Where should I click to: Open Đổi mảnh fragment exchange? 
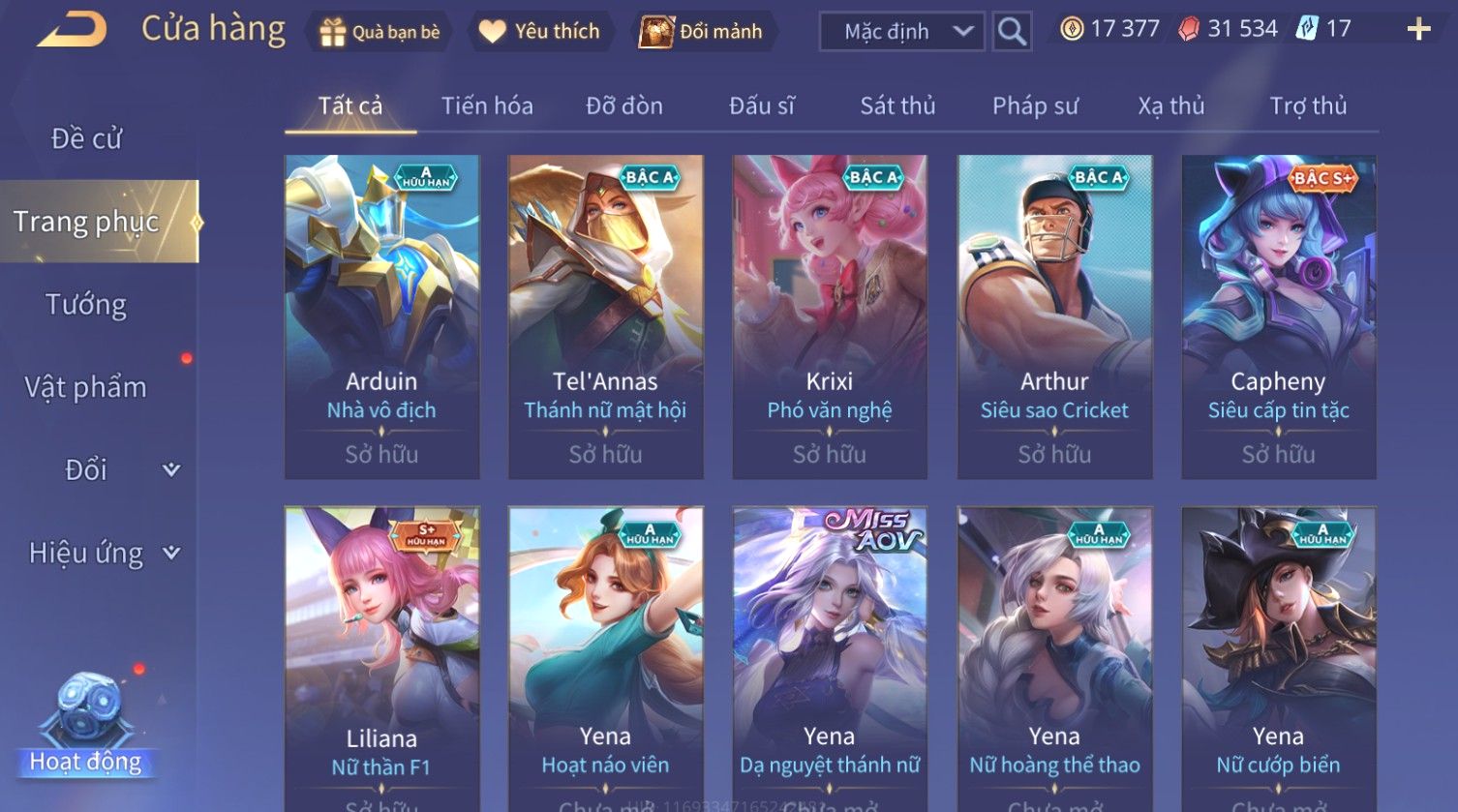pos(702,32)
